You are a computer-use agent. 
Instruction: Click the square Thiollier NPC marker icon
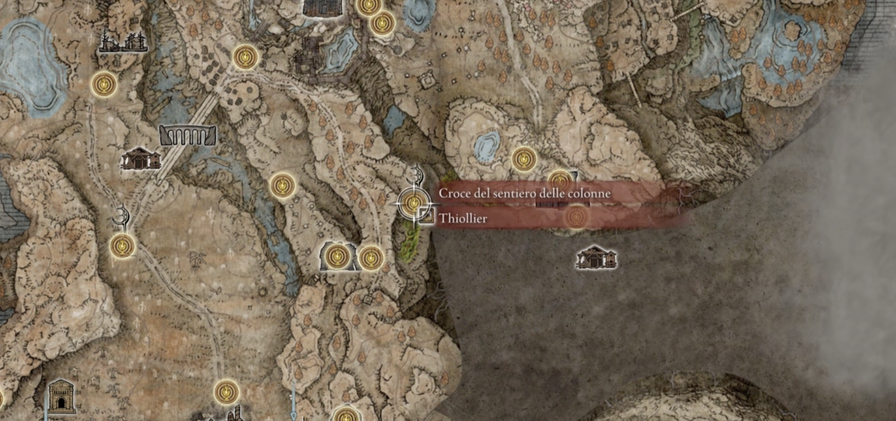tap(425, 216)
